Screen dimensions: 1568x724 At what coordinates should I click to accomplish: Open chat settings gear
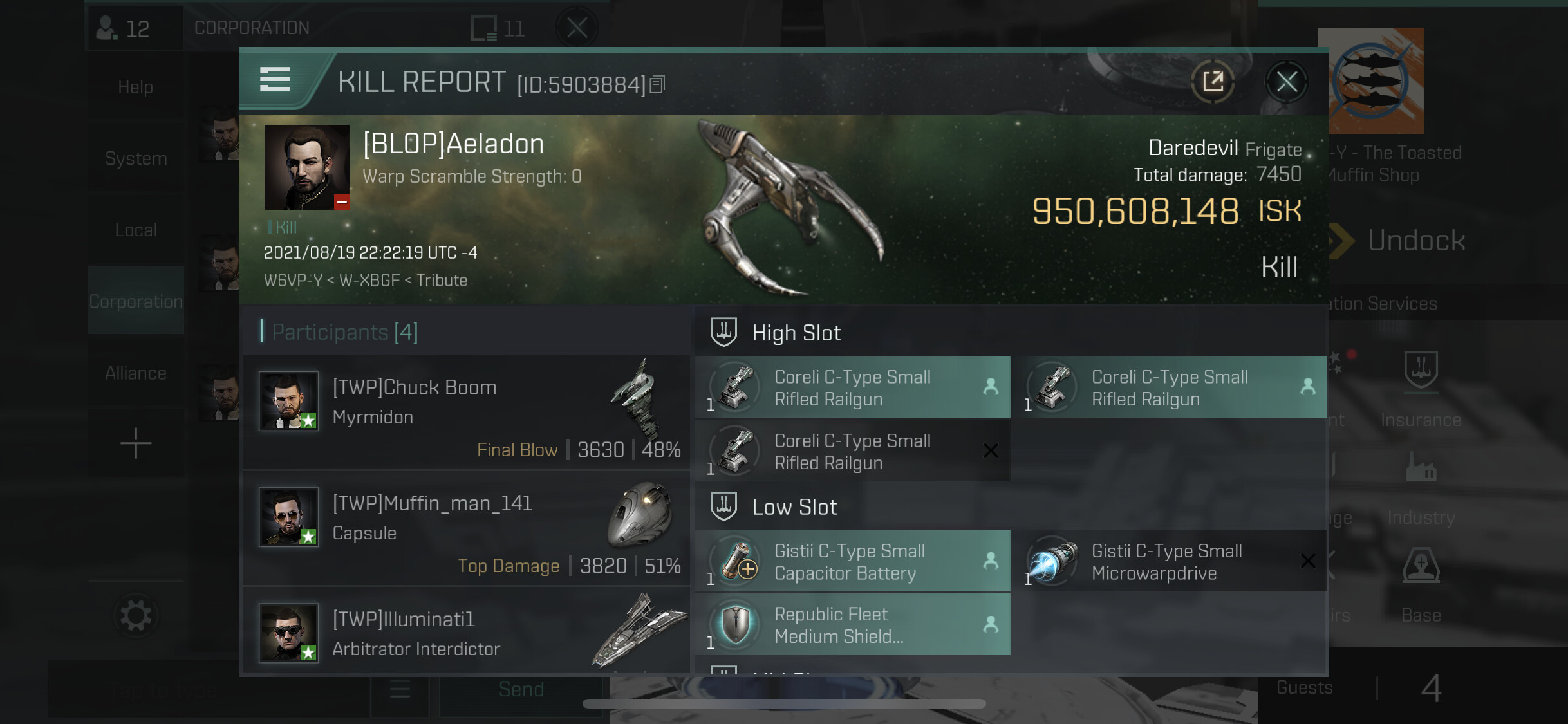[135, 616]
